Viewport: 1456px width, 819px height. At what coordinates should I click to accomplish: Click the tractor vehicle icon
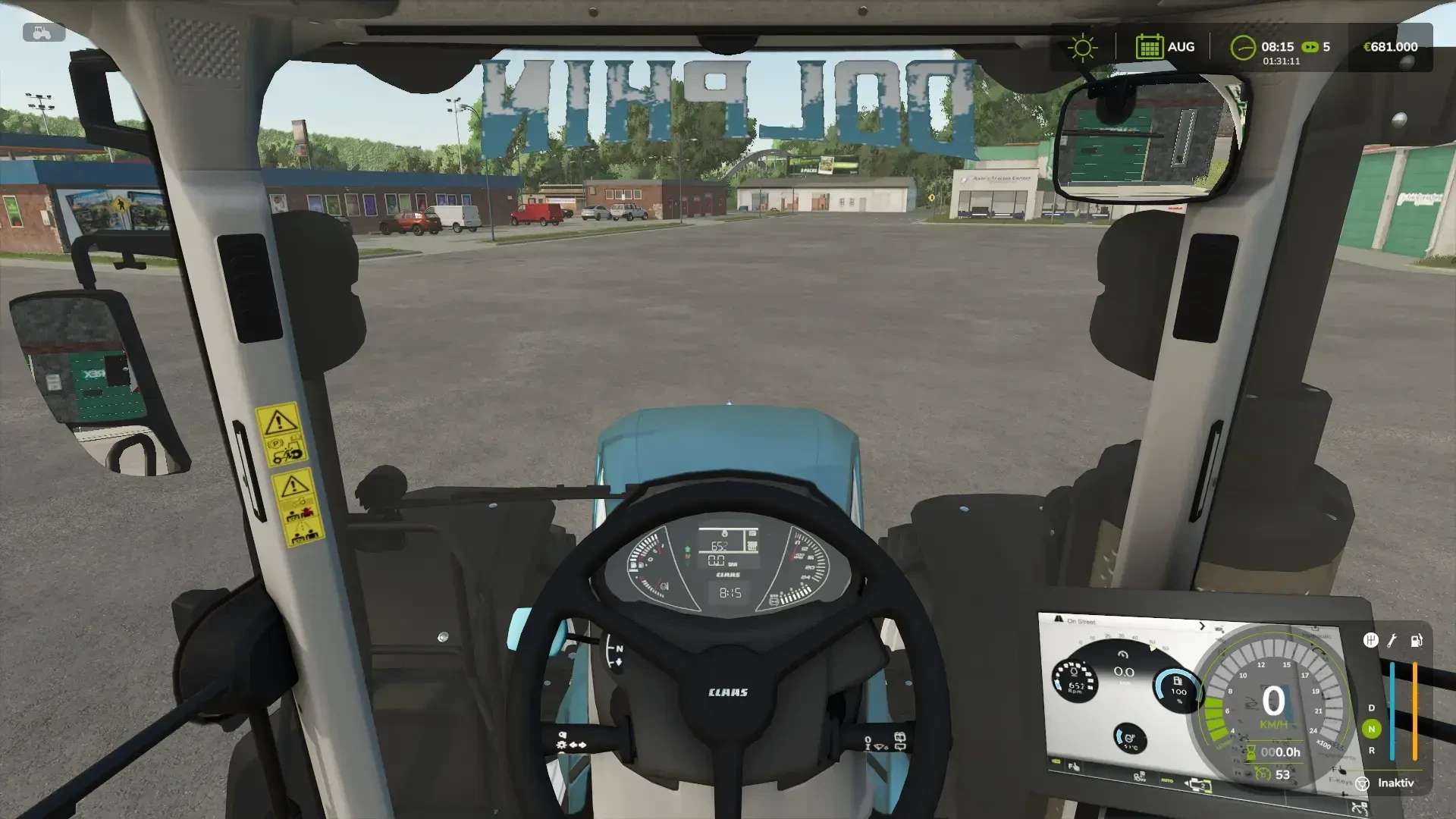pos(43,33)
